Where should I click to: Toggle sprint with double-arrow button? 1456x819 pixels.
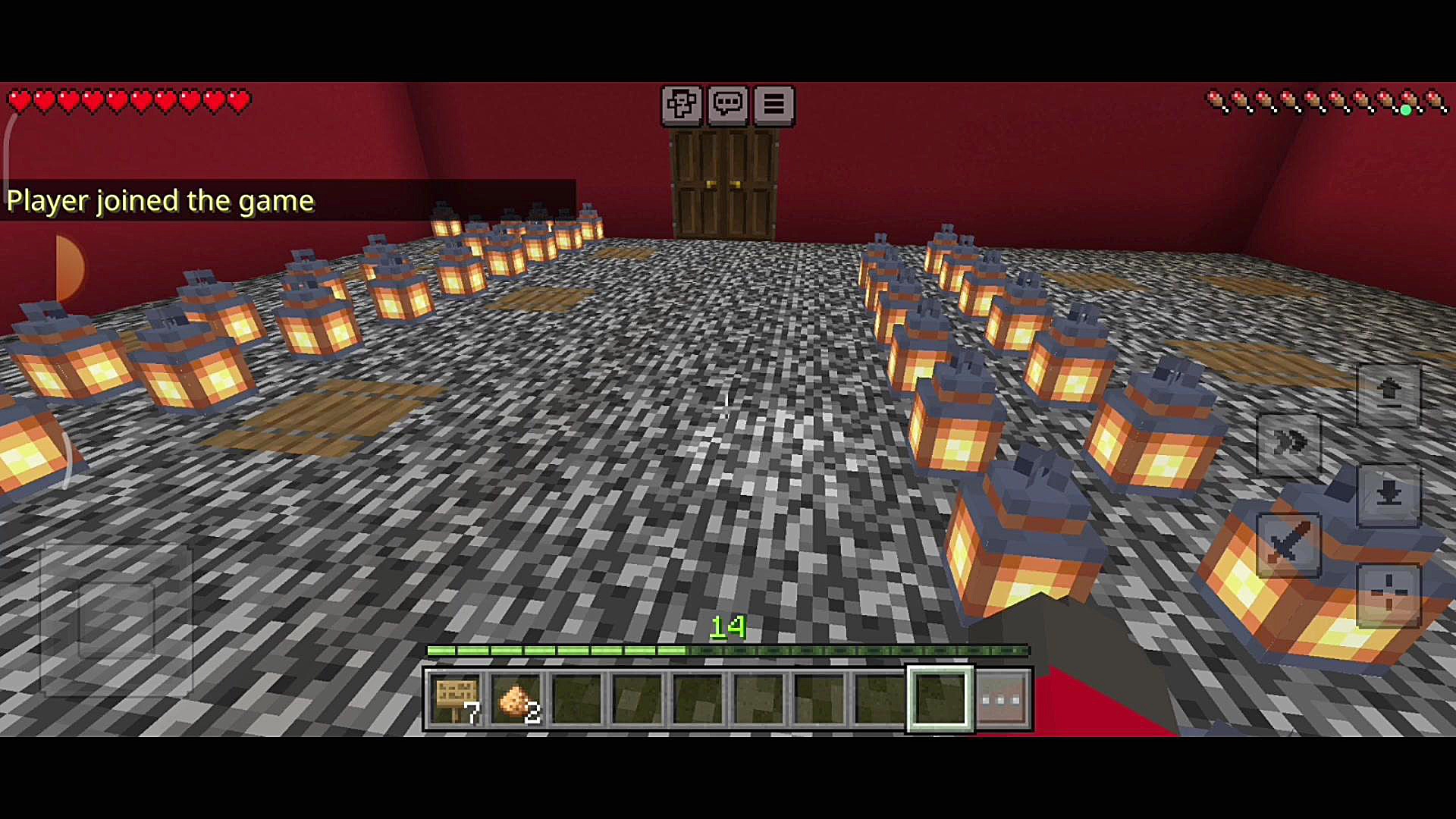(1289, 444)
